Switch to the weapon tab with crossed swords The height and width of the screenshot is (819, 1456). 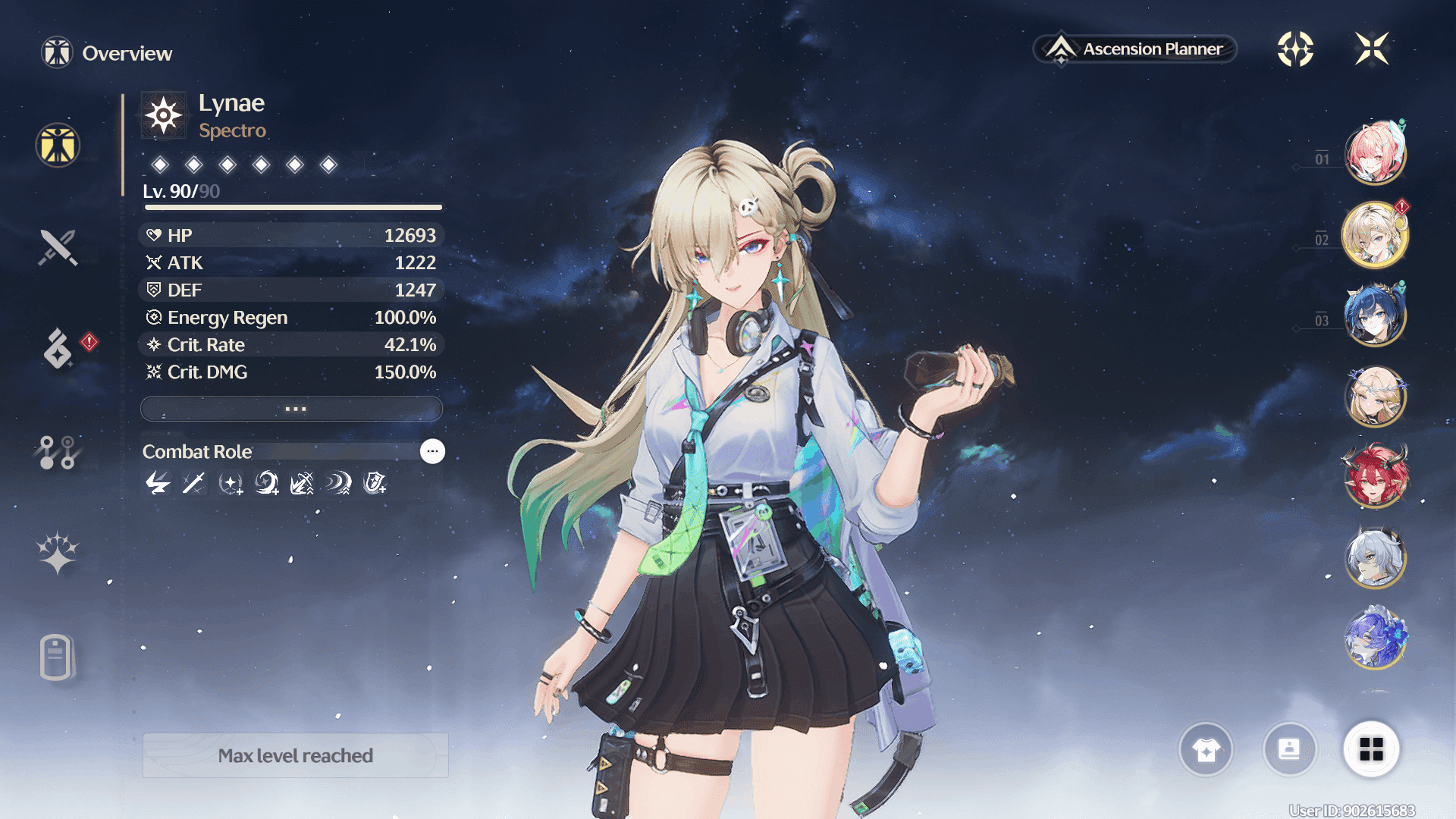pyautogui.click(x=58, y=247)
